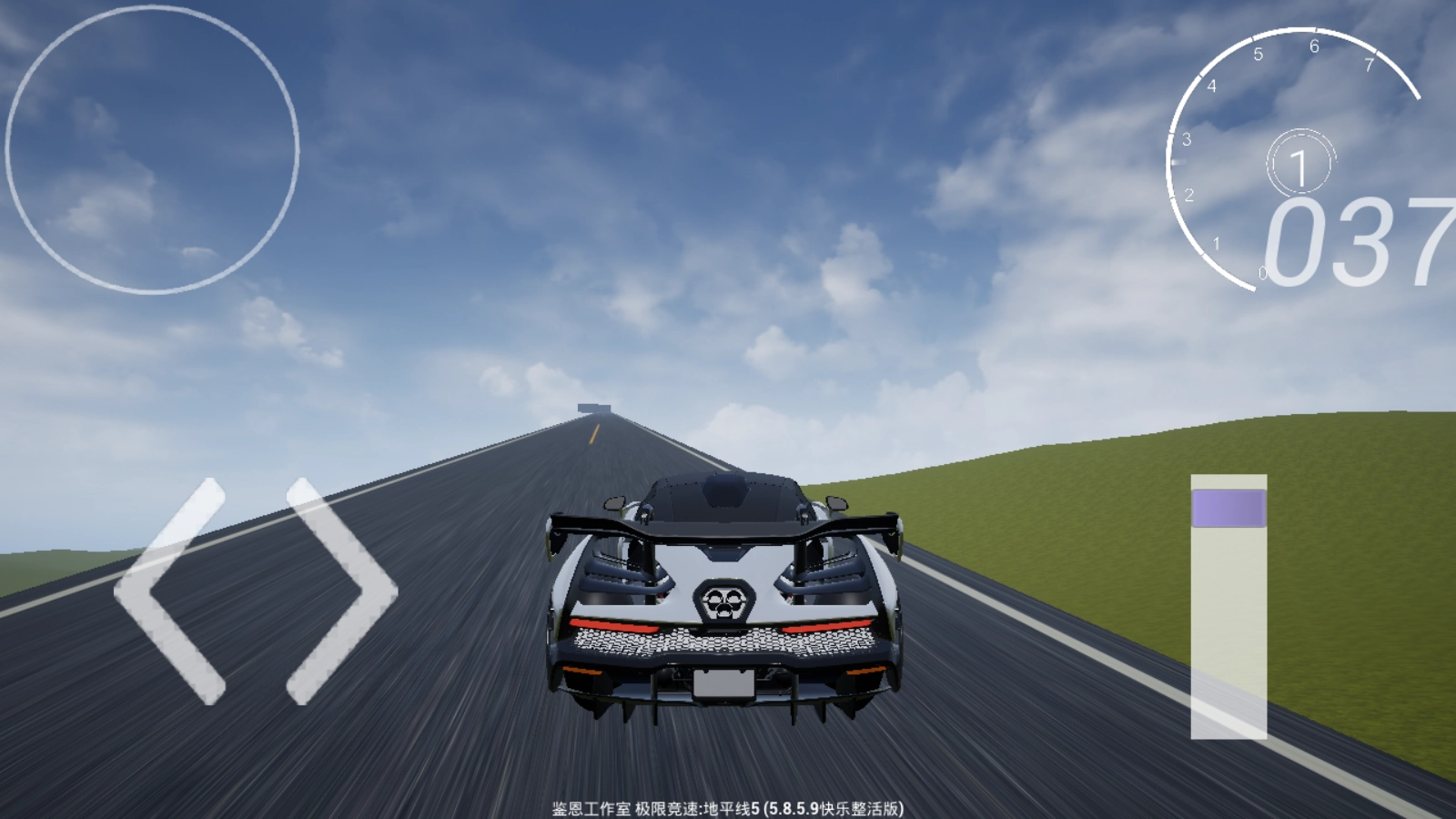Viewport: 1456px width, 819px height.
Task: Click the purple throttle slider handle
Action: [1228, 508]
